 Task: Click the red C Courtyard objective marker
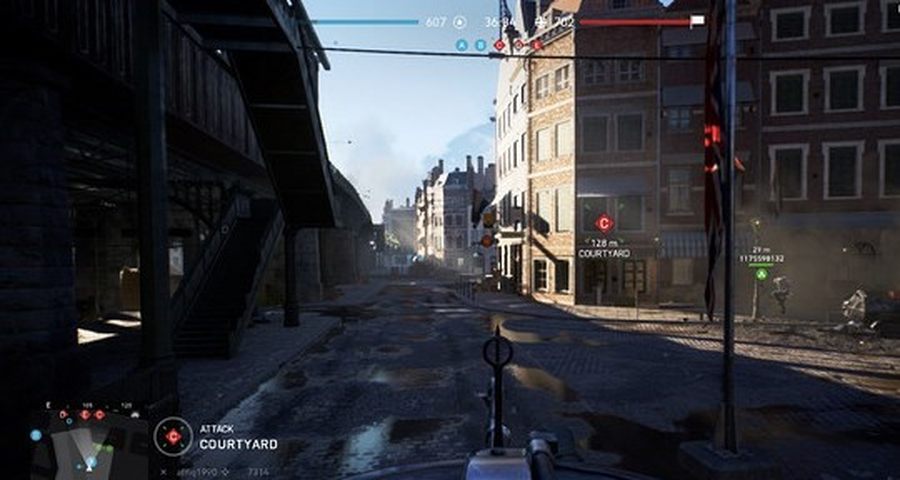click(604, 224)
